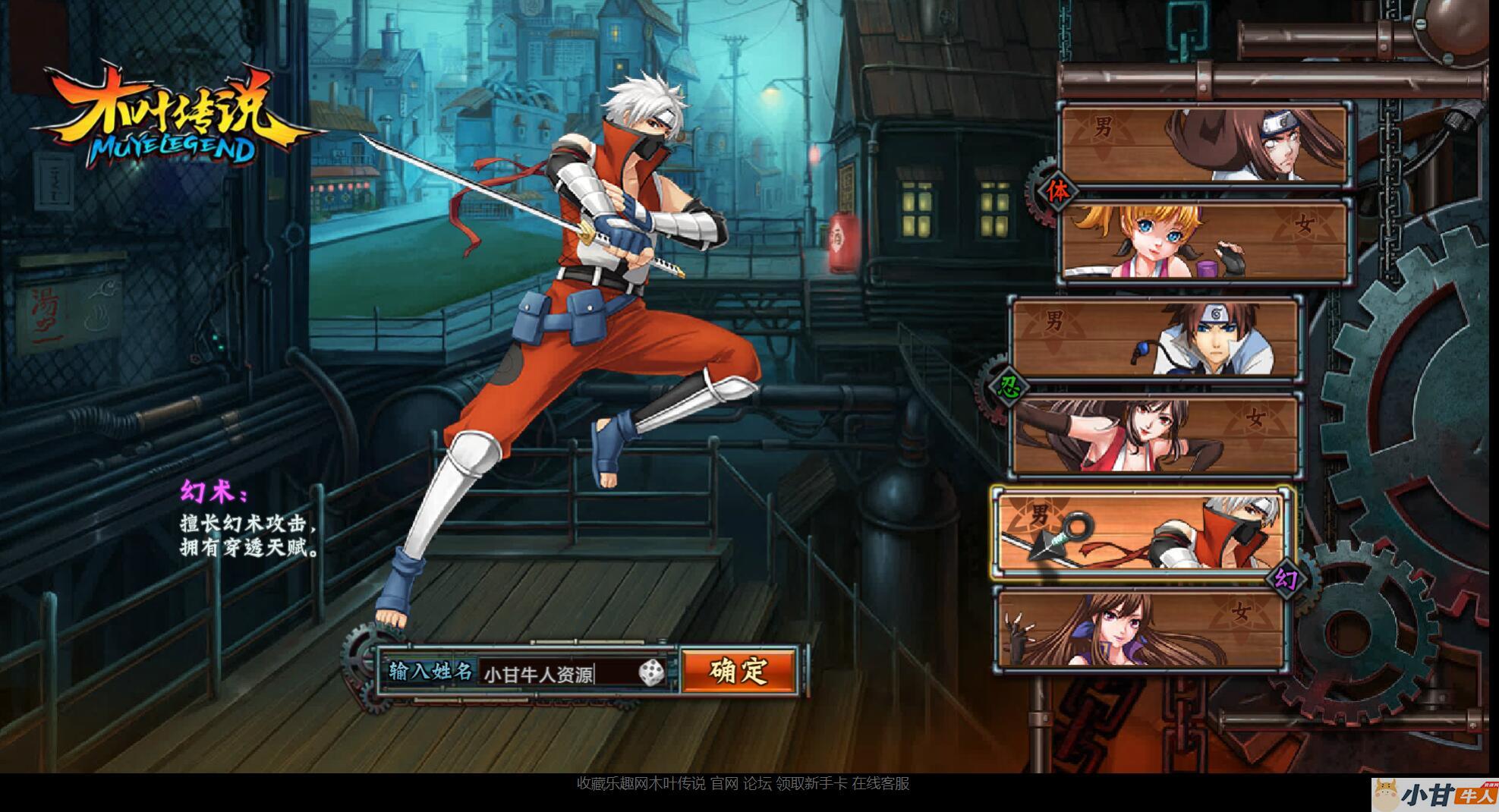
Task: Open the 官网 official site link
Action: tap(724, 784)
